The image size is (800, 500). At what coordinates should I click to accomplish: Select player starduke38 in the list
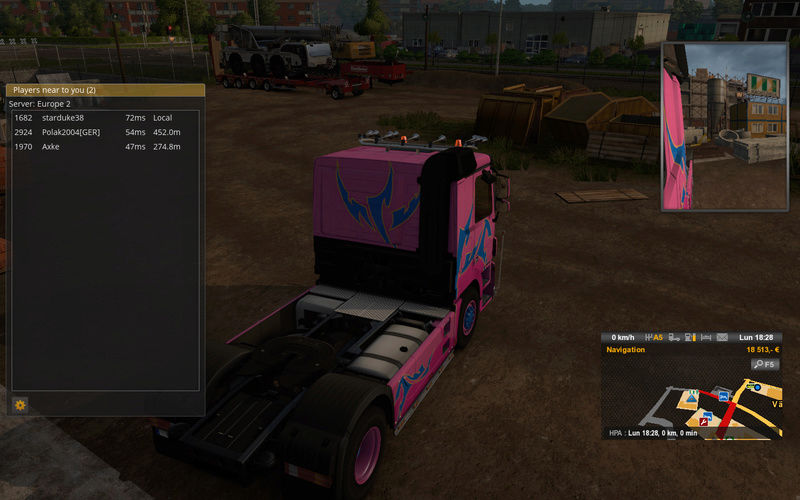click(x=100, y=118)
